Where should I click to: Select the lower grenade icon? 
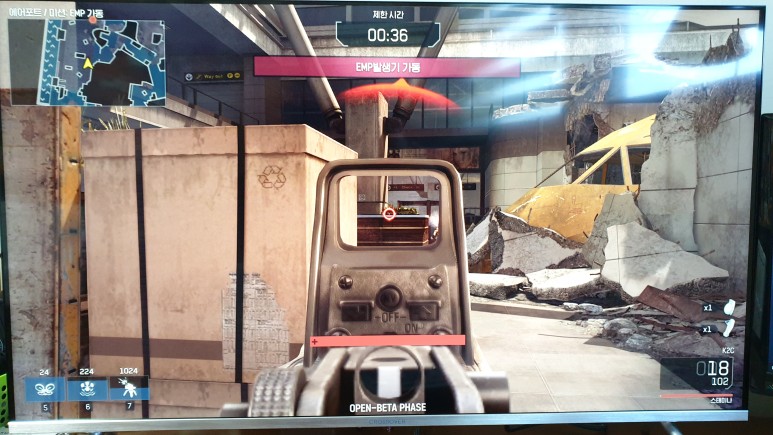click(727, 329)
